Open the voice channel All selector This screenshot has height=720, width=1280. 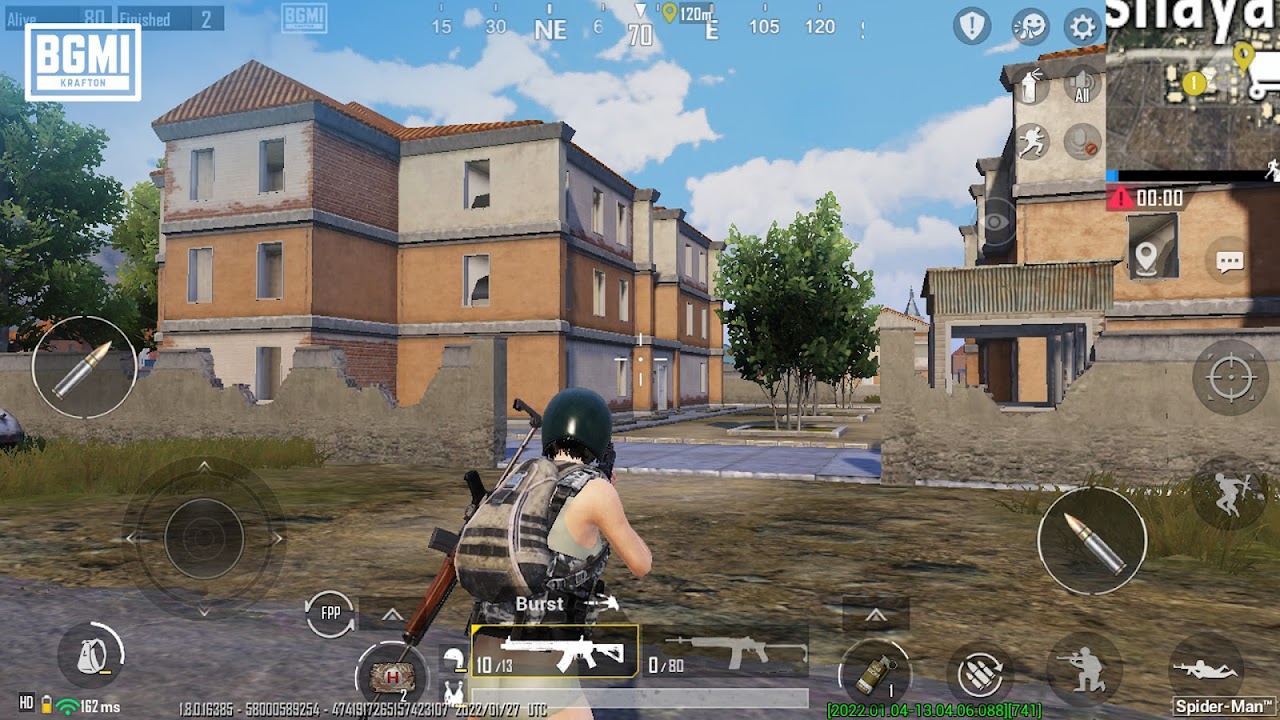(x=1081, y=84)
